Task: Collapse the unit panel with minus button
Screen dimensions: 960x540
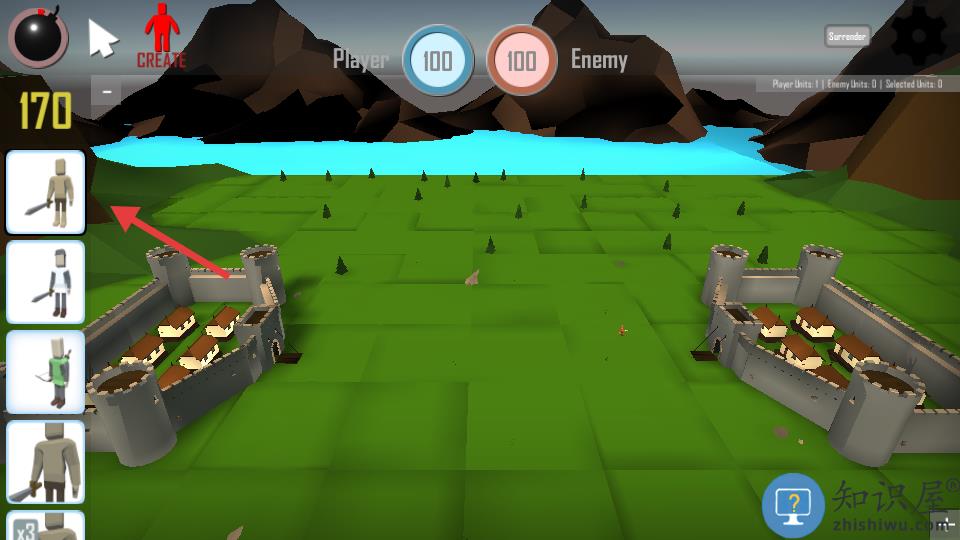Action: point(106,93)
